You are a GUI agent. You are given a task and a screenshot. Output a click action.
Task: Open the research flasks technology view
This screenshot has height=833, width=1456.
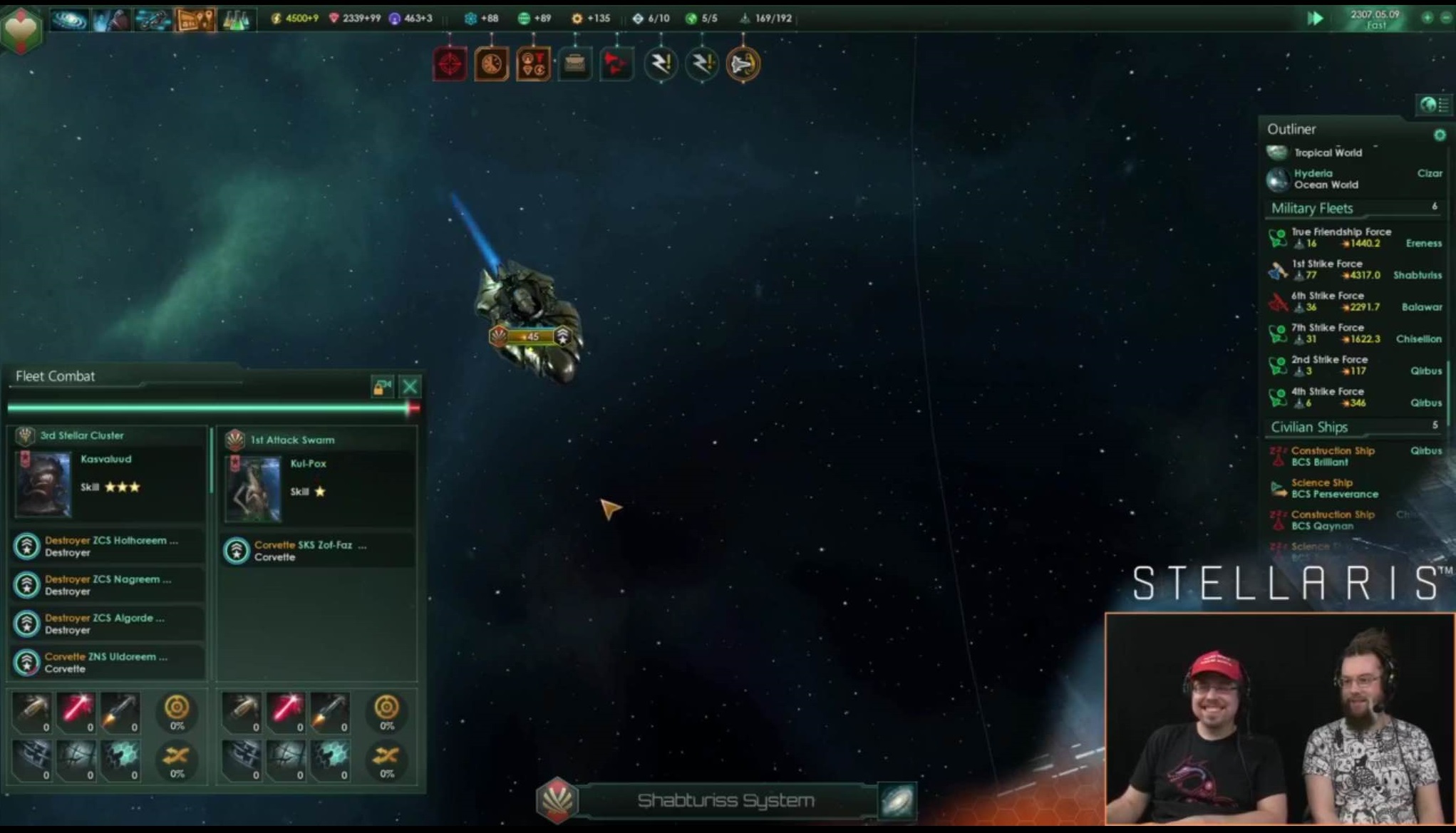[236, 19]
